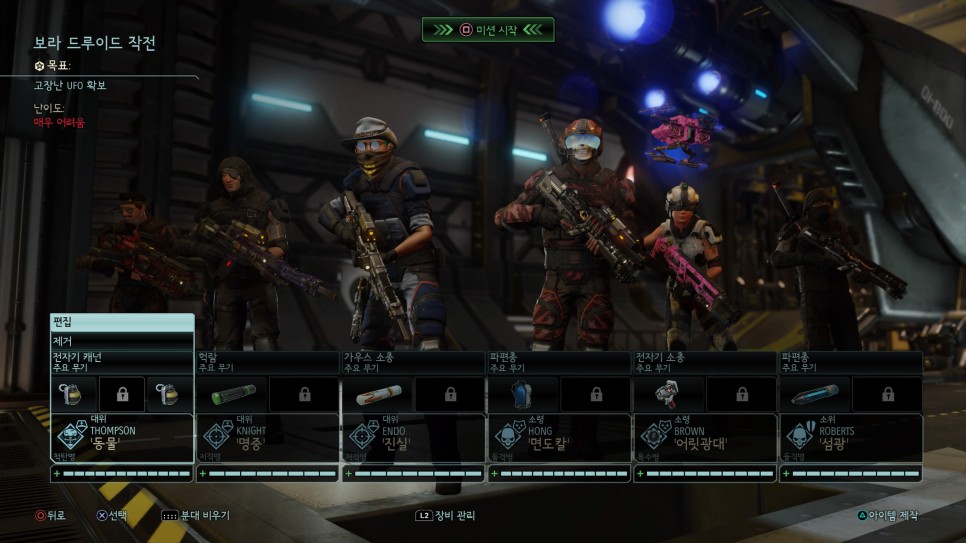This screenshot has height=543, width=966.
Task: Choose soldier Endo's squad card
Action: click(413, 437)
